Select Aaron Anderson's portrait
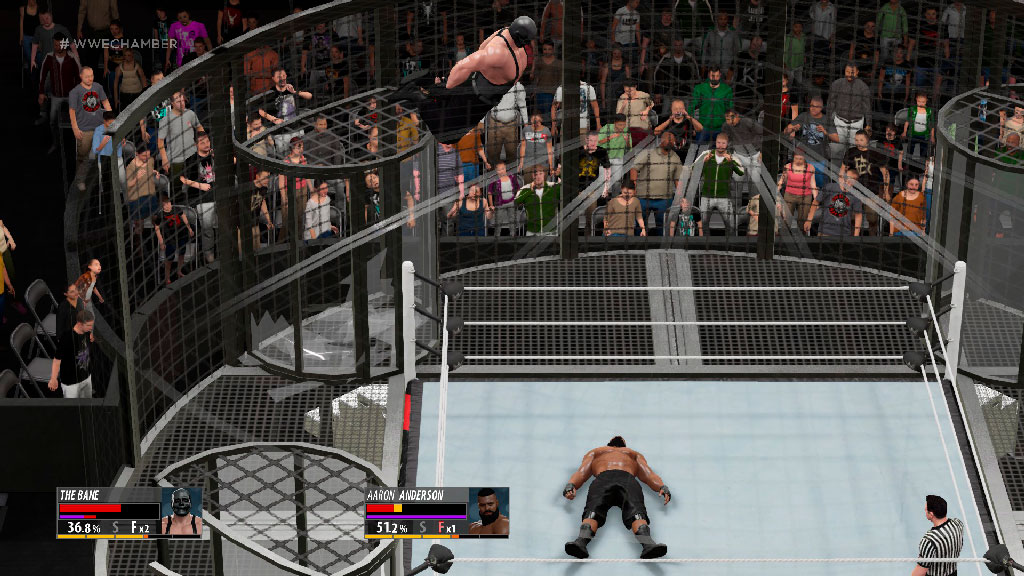This screenshot has height=576, width=1024. point(488,512)
